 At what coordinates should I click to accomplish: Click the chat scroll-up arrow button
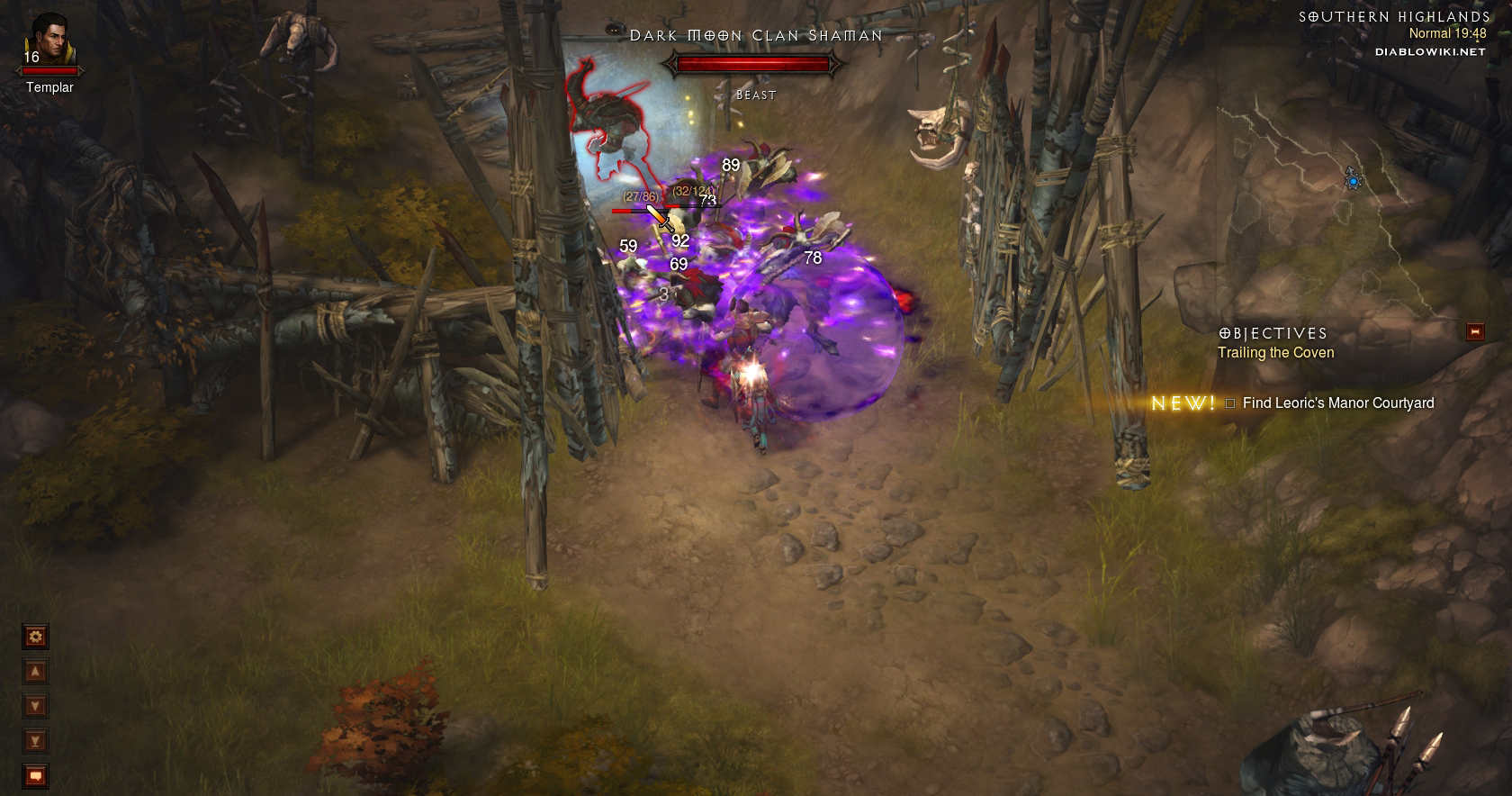[x=35, y=672]
